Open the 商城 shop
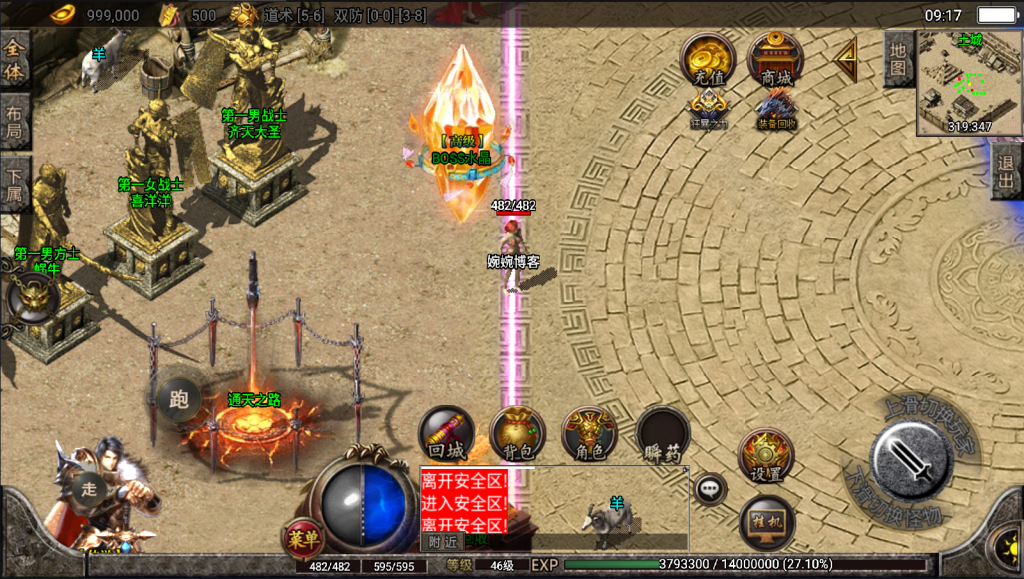 tap(775, 59)
